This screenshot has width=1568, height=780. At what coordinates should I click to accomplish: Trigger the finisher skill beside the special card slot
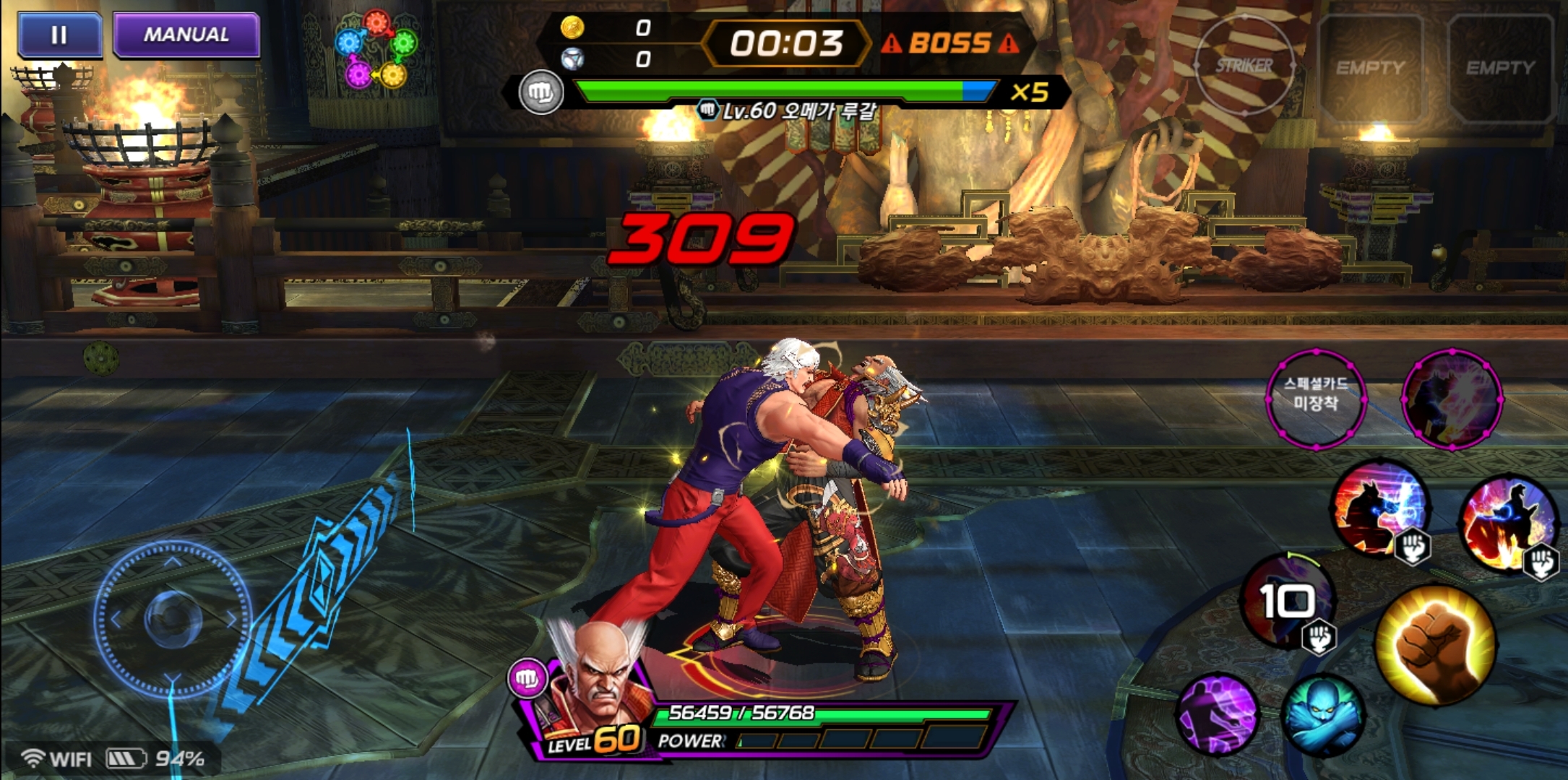click(1452, 399)
